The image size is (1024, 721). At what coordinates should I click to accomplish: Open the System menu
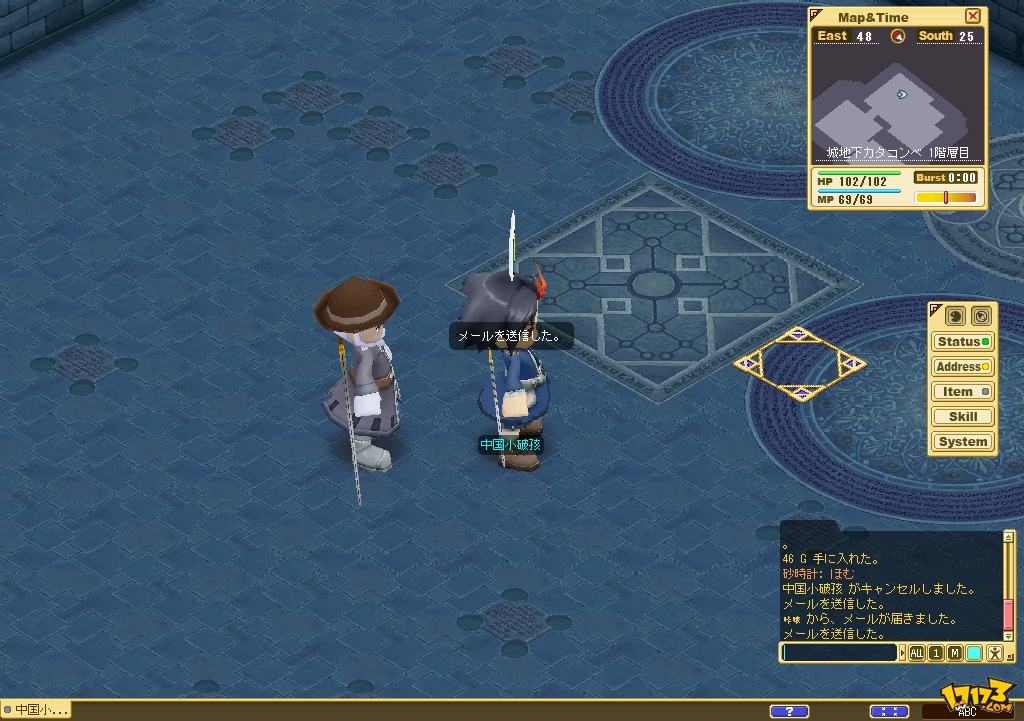(x=963, y=442)
